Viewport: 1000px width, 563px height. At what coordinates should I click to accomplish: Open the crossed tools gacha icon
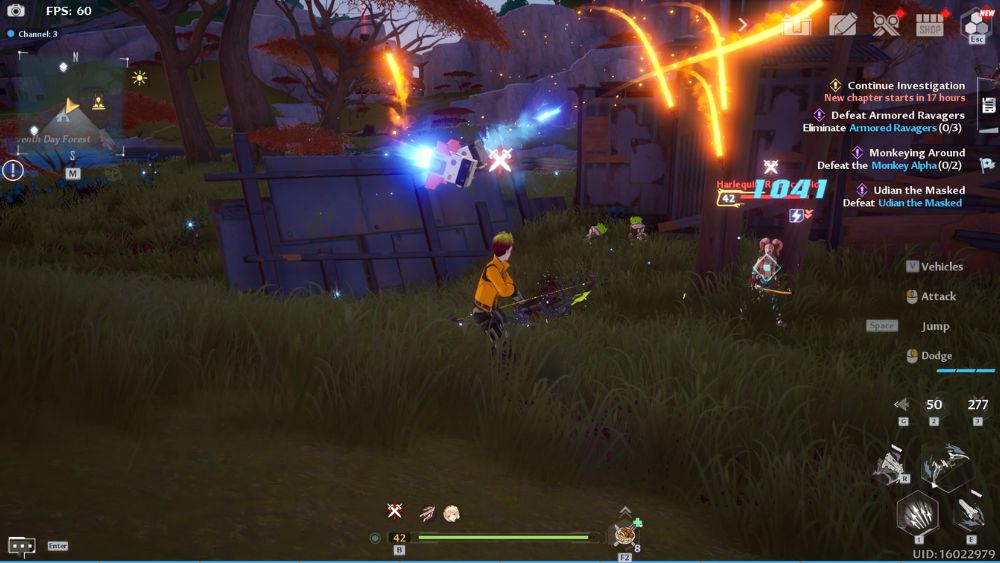point(886,24)
